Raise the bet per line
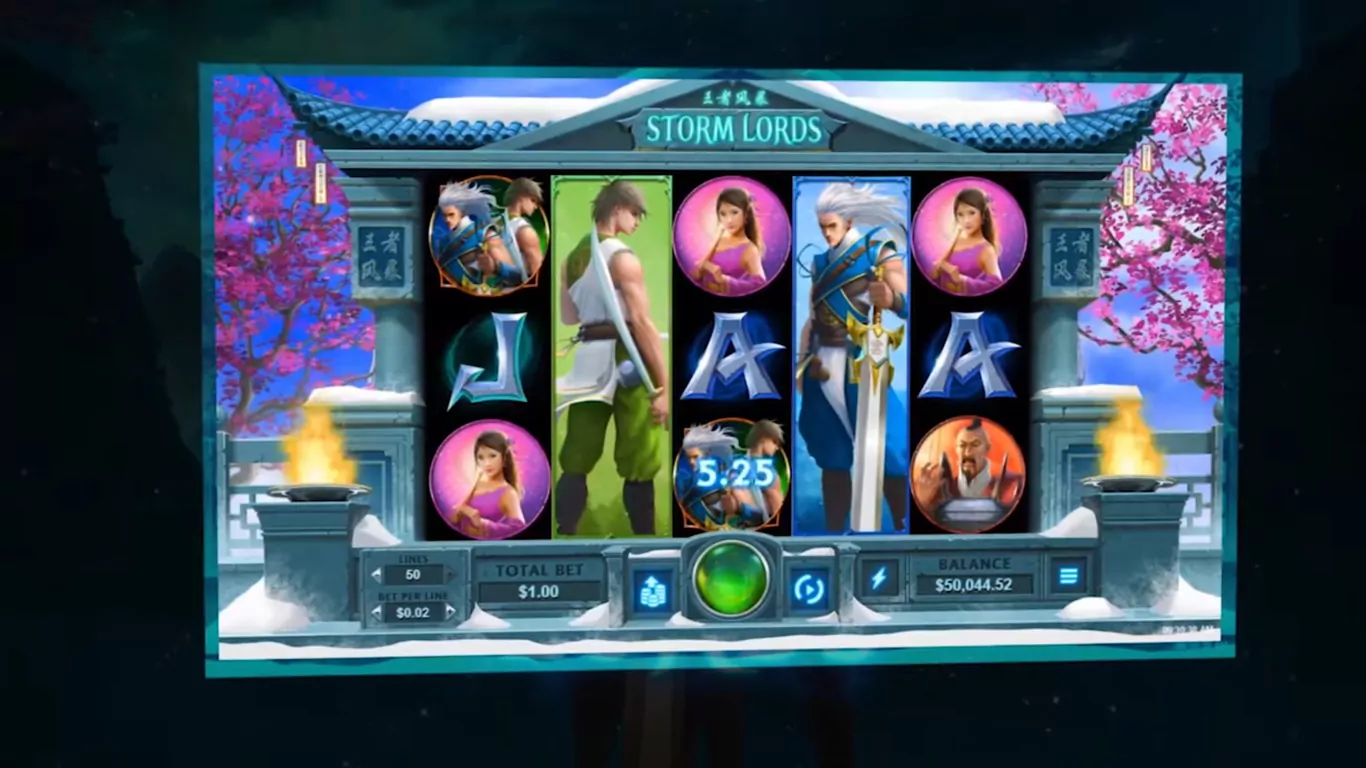The width and height of the screenshot is (1366, 768). click(450, 612)
